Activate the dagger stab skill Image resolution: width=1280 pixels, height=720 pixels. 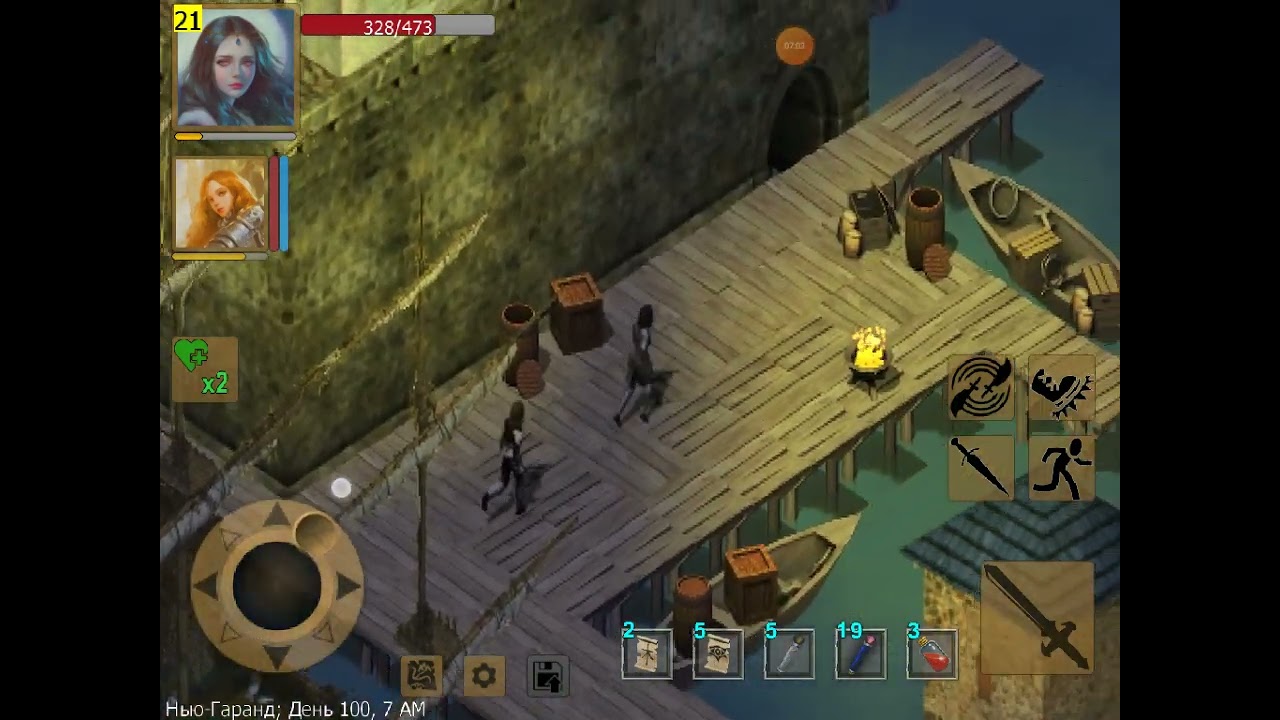(981, 467)
